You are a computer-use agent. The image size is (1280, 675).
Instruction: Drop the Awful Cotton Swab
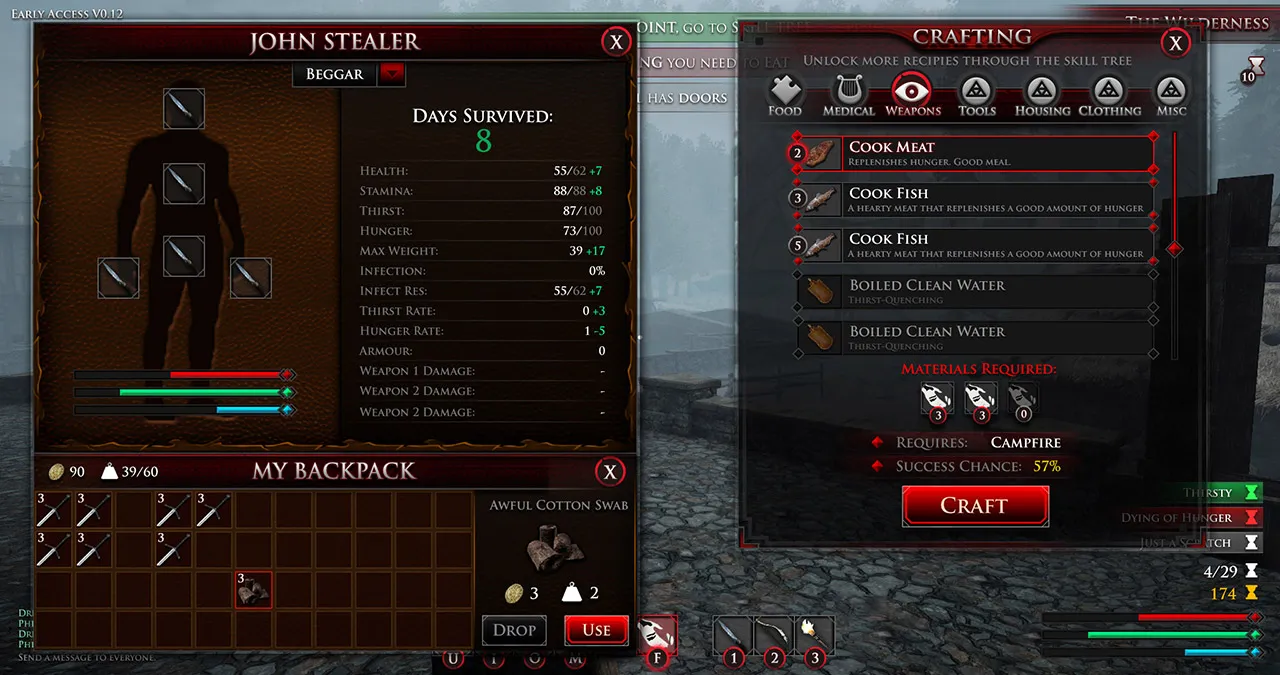pyautogui.click(x=515, y=630)
